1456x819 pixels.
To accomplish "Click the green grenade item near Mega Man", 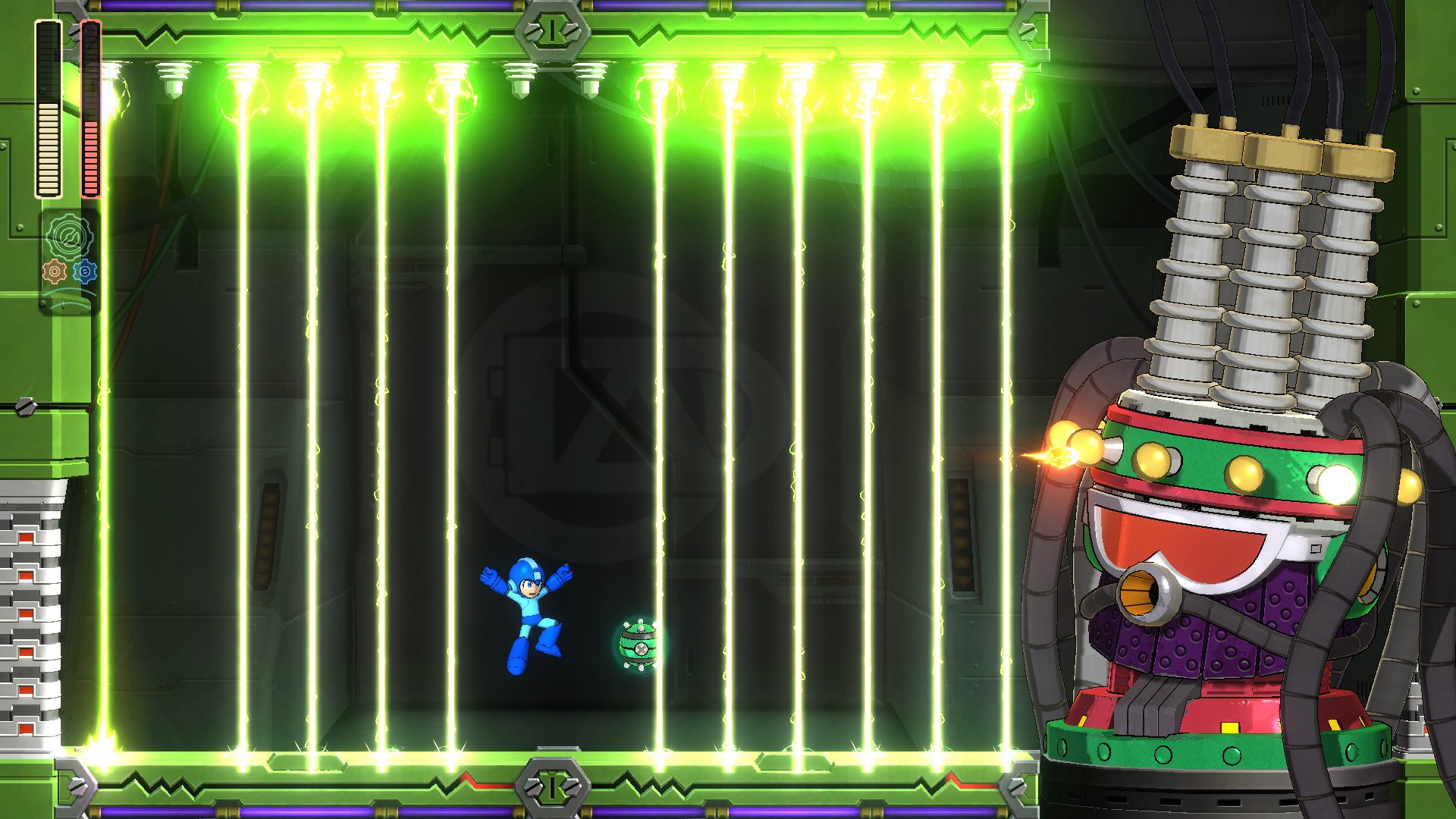I will point(639,644).
